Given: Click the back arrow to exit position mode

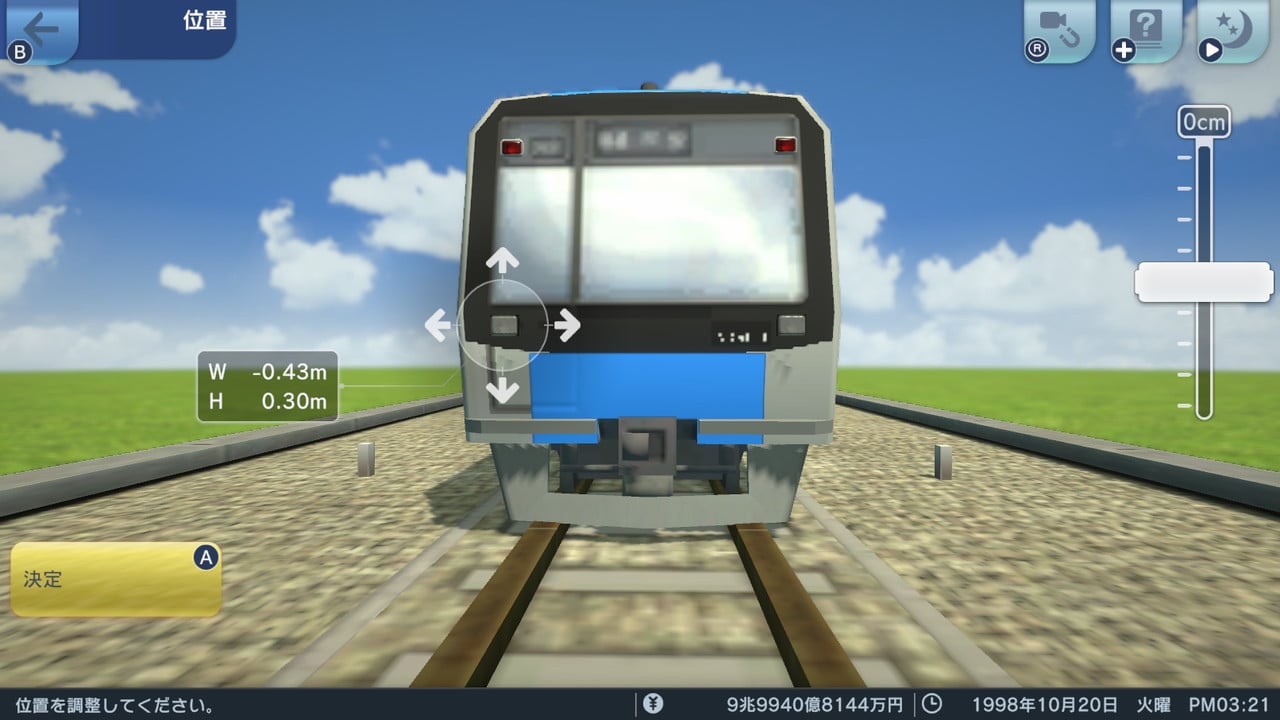Looking at the screenshot, I should pyautogui.click(x=40, y=25).
